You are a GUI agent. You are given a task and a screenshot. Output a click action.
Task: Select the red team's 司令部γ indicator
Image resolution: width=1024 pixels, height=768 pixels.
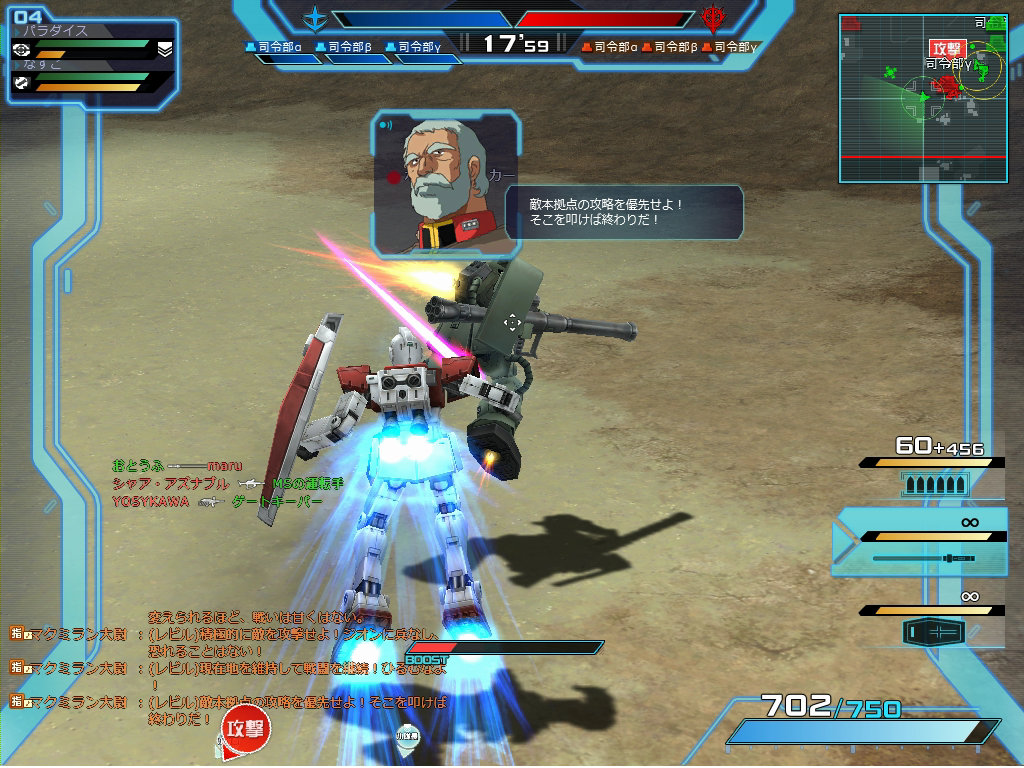(x=730, y=46)
